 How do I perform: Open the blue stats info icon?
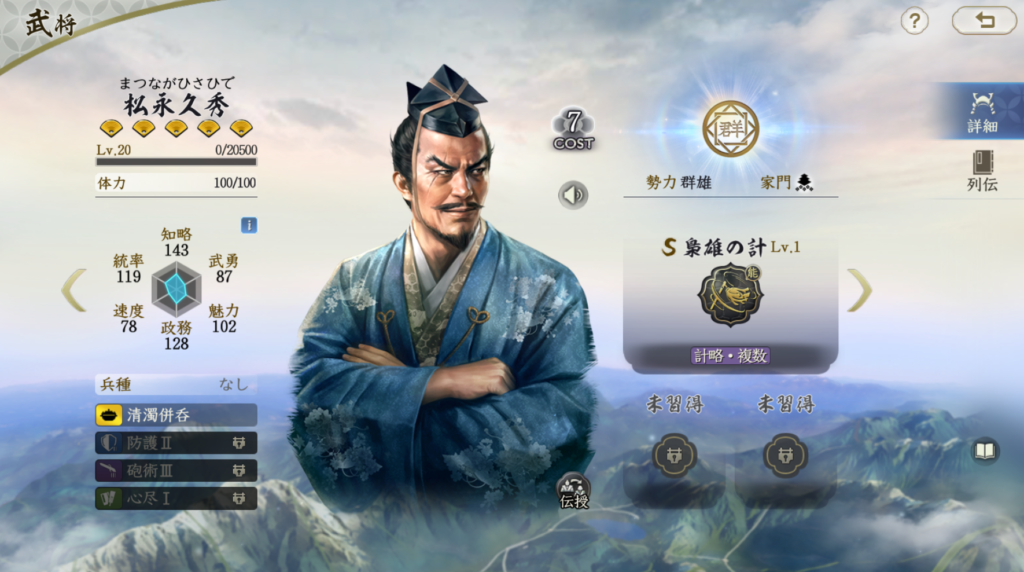[249, 225]
